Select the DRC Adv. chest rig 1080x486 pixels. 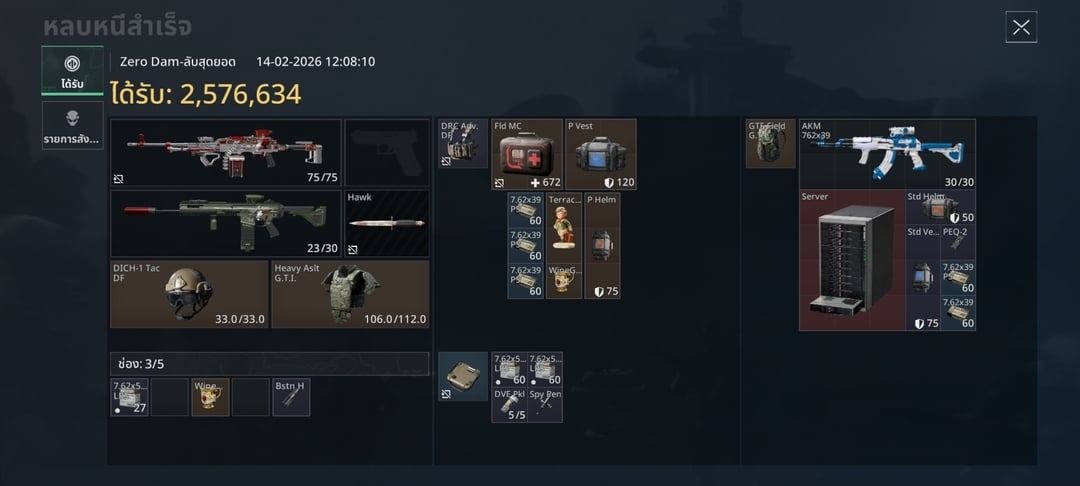[x=463, y=144]
